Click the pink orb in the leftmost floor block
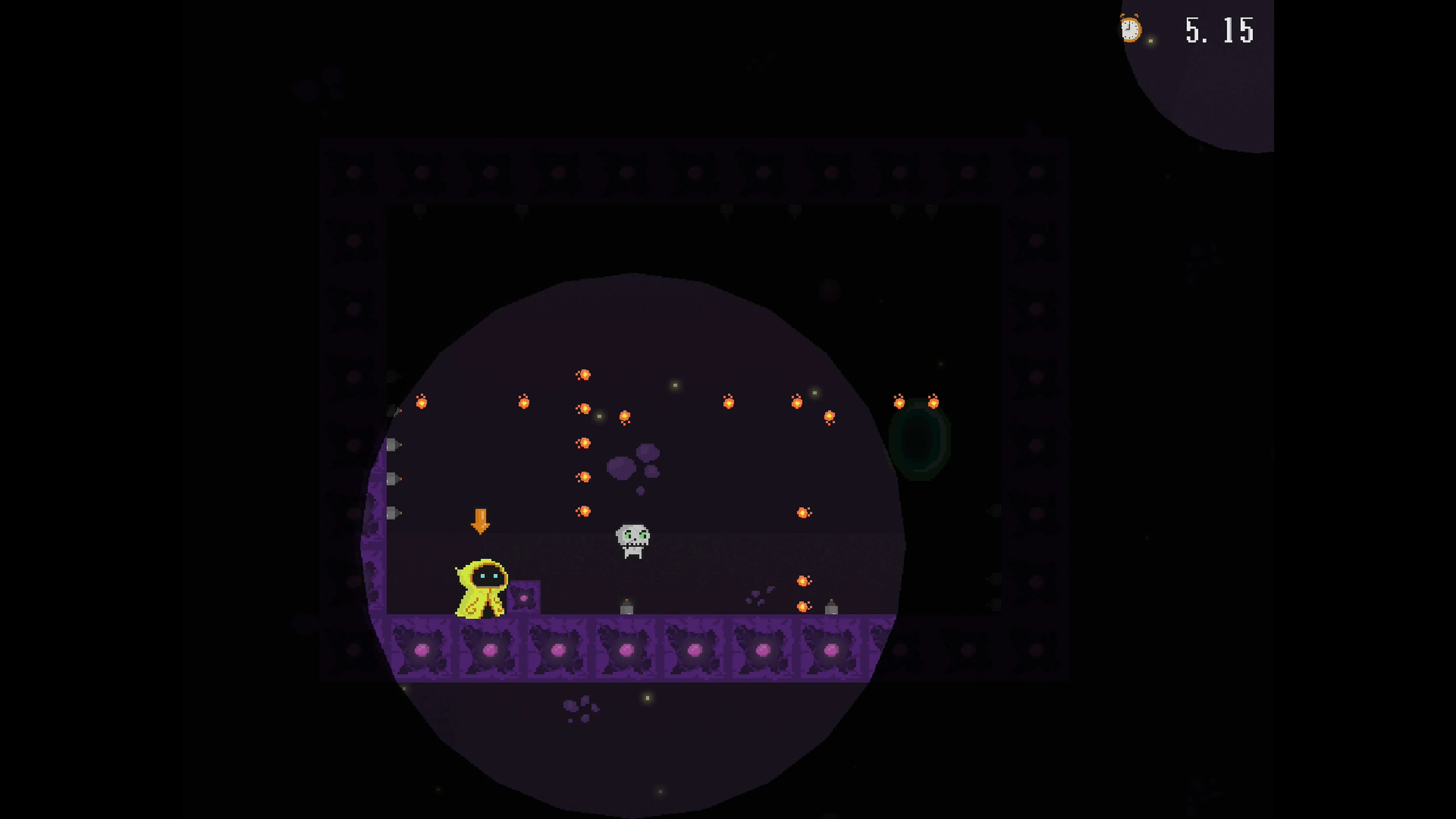This screenshot has height=819, width=1456. (422, 650)
